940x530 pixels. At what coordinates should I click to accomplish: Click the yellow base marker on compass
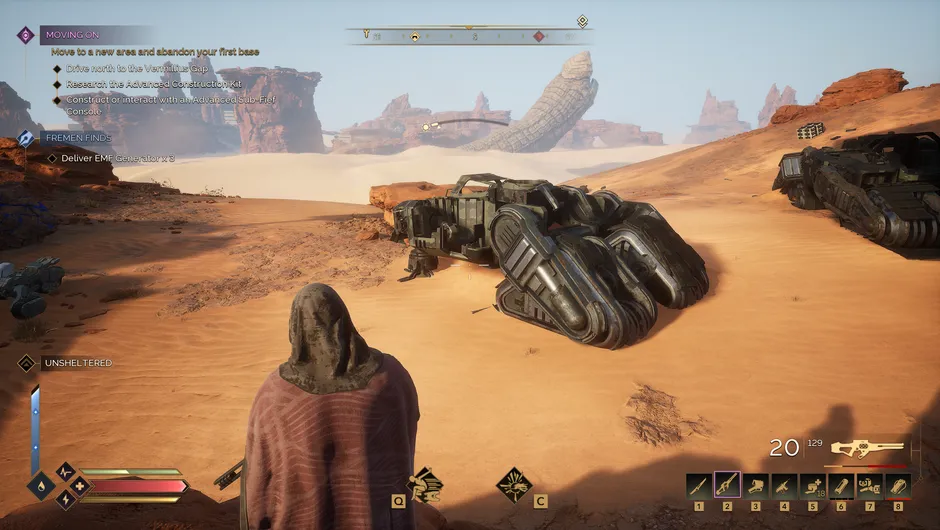click(414, 36)
